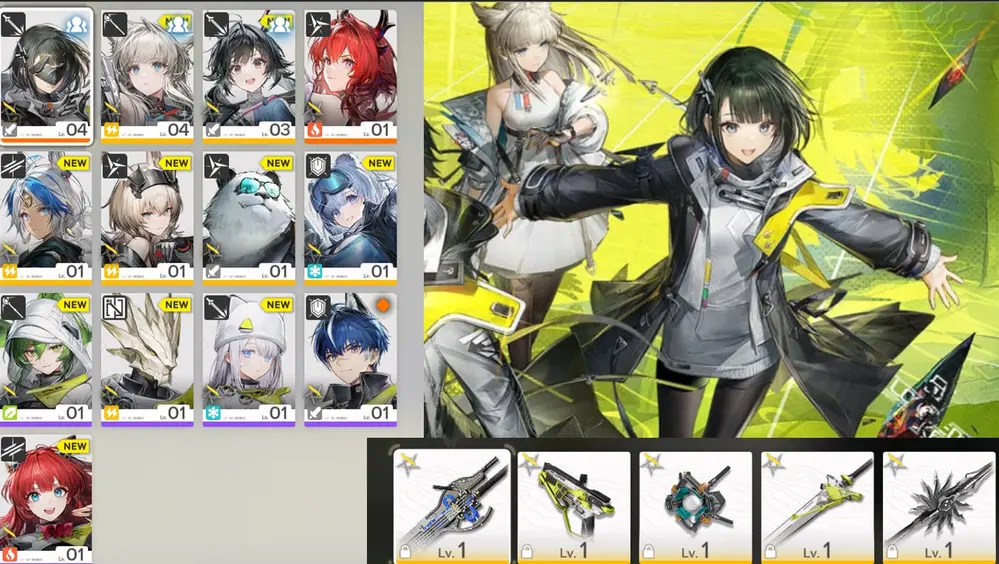Select the blue-and-white haired character card

pyautogui.click(x=47, y=217)
